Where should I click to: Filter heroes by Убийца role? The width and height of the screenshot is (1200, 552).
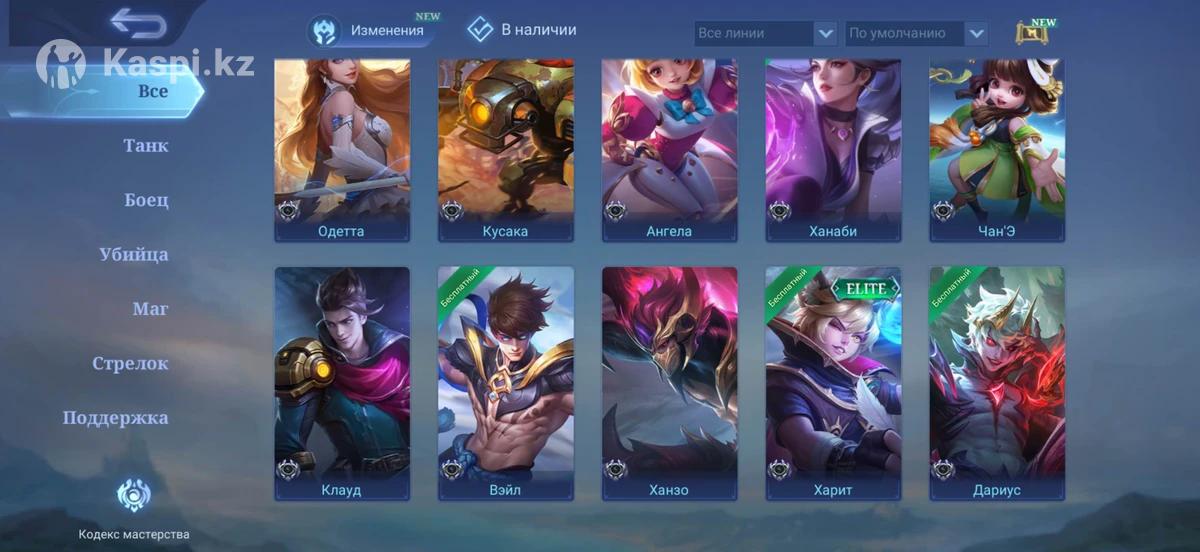point(134,255)
